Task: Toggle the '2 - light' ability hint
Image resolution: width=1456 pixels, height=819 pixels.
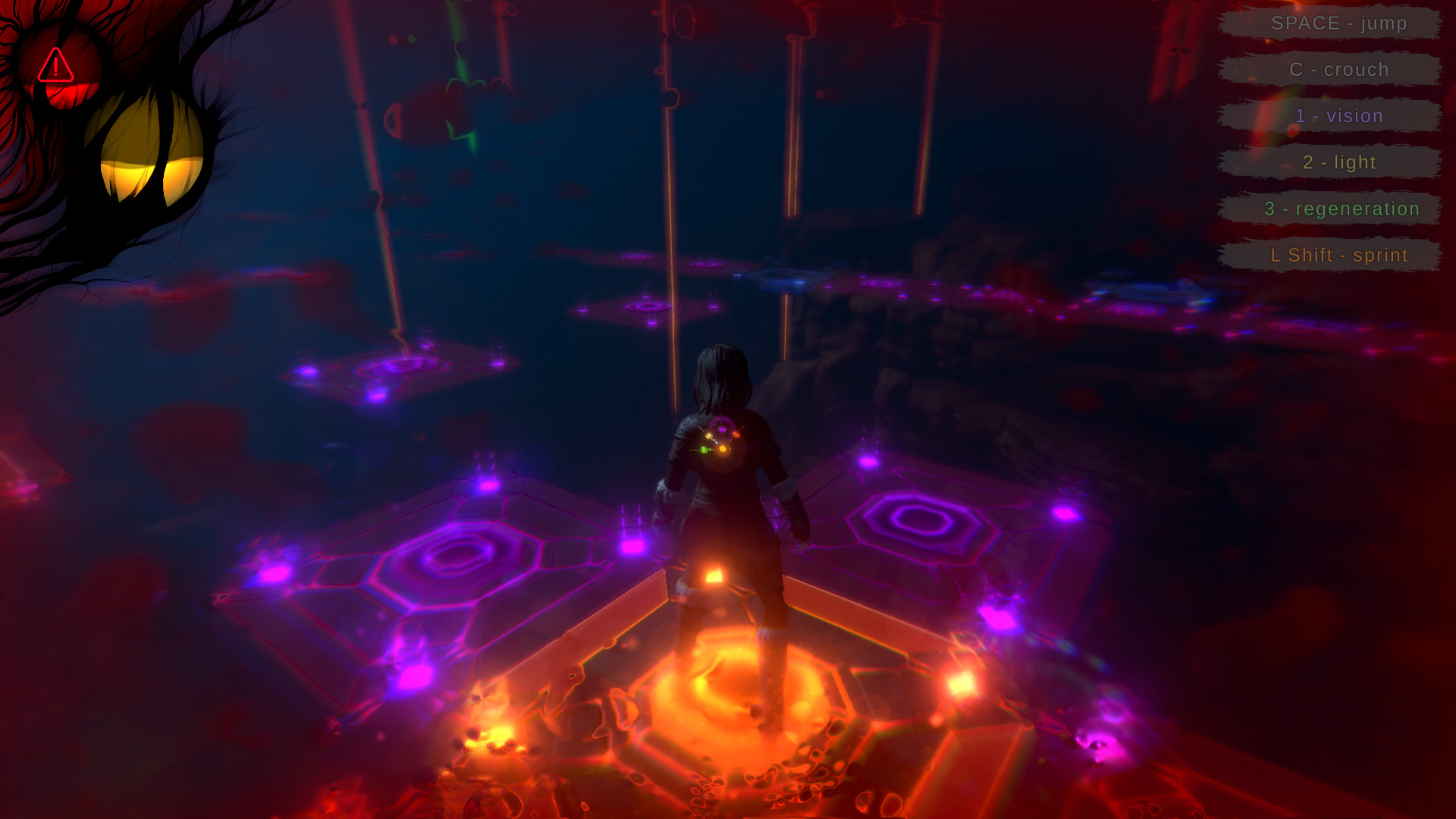Action: (1339, 162)
